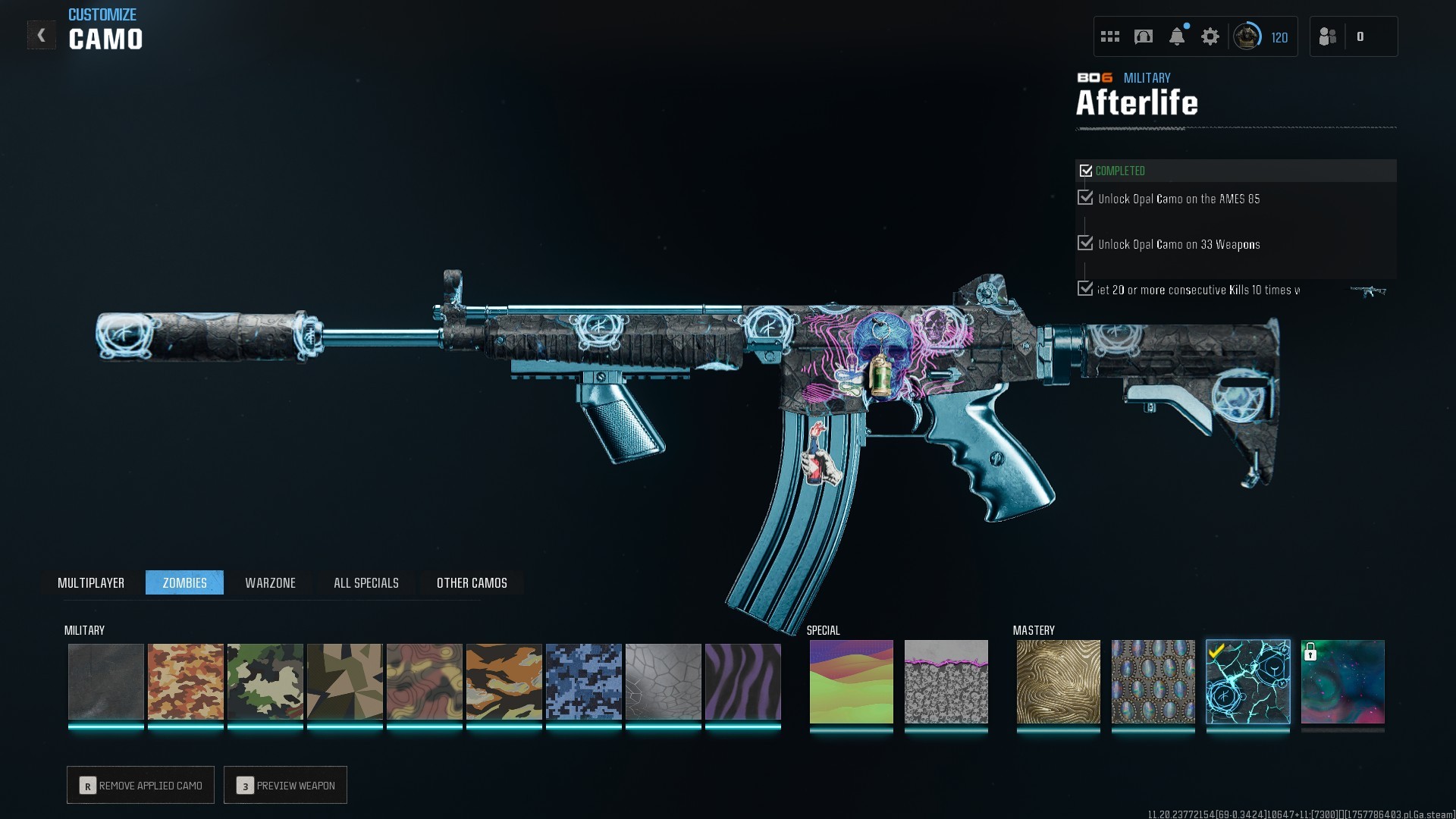Open the Warzone camo tab

270,582
